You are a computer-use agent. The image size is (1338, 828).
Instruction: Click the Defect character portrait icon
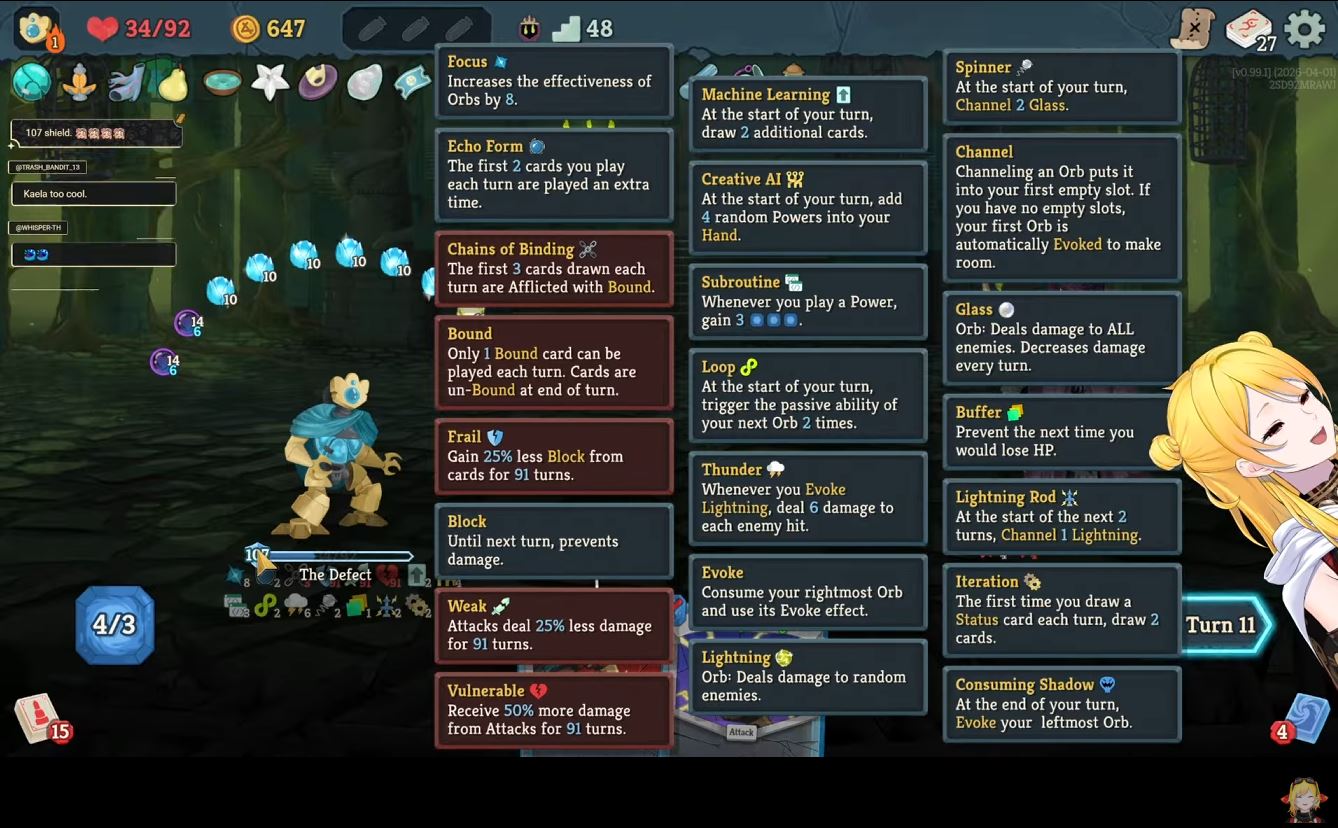34,28
